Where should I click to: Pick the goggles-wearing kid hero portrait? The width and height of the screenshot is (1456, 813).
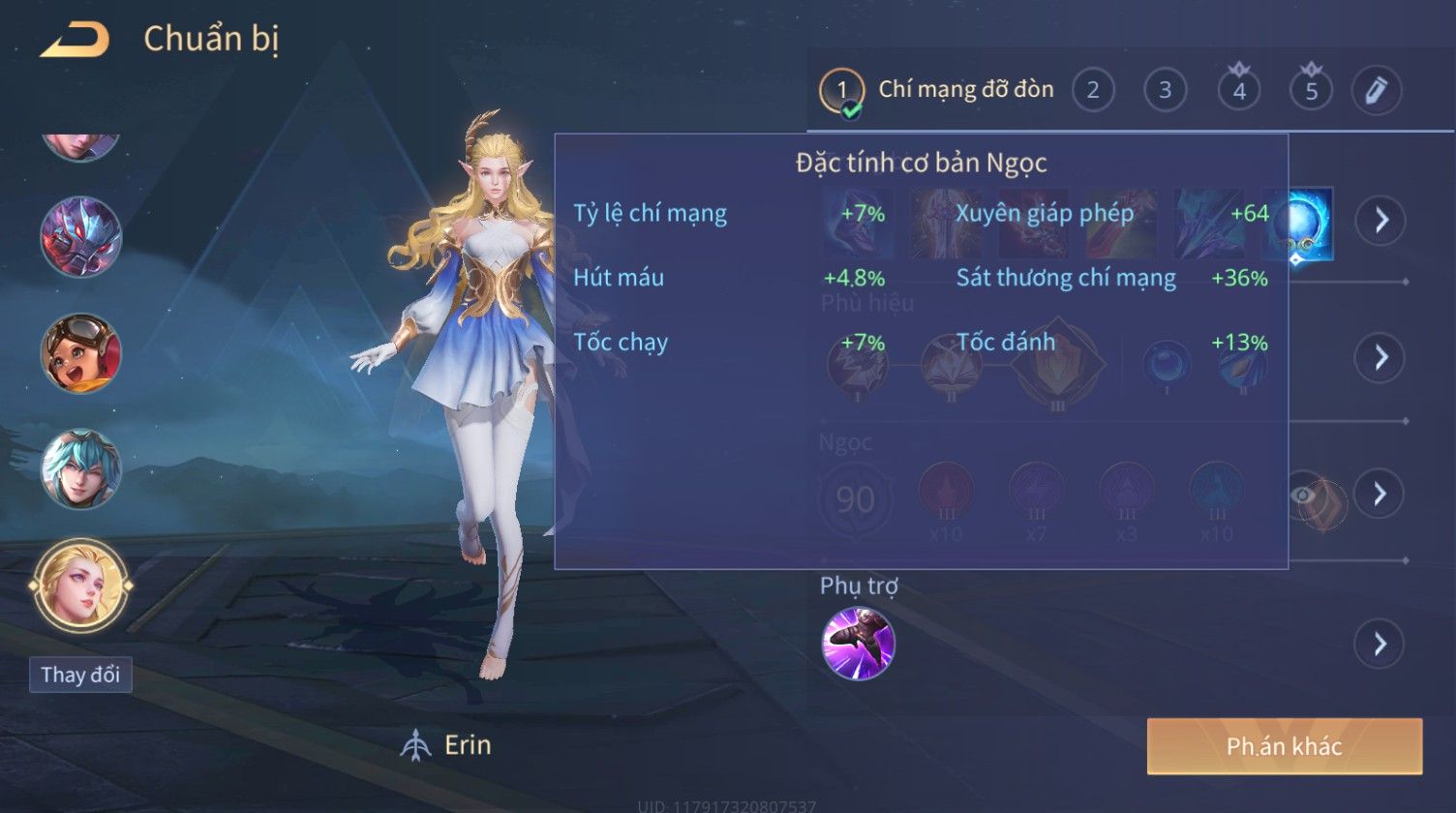coord(80,353)
